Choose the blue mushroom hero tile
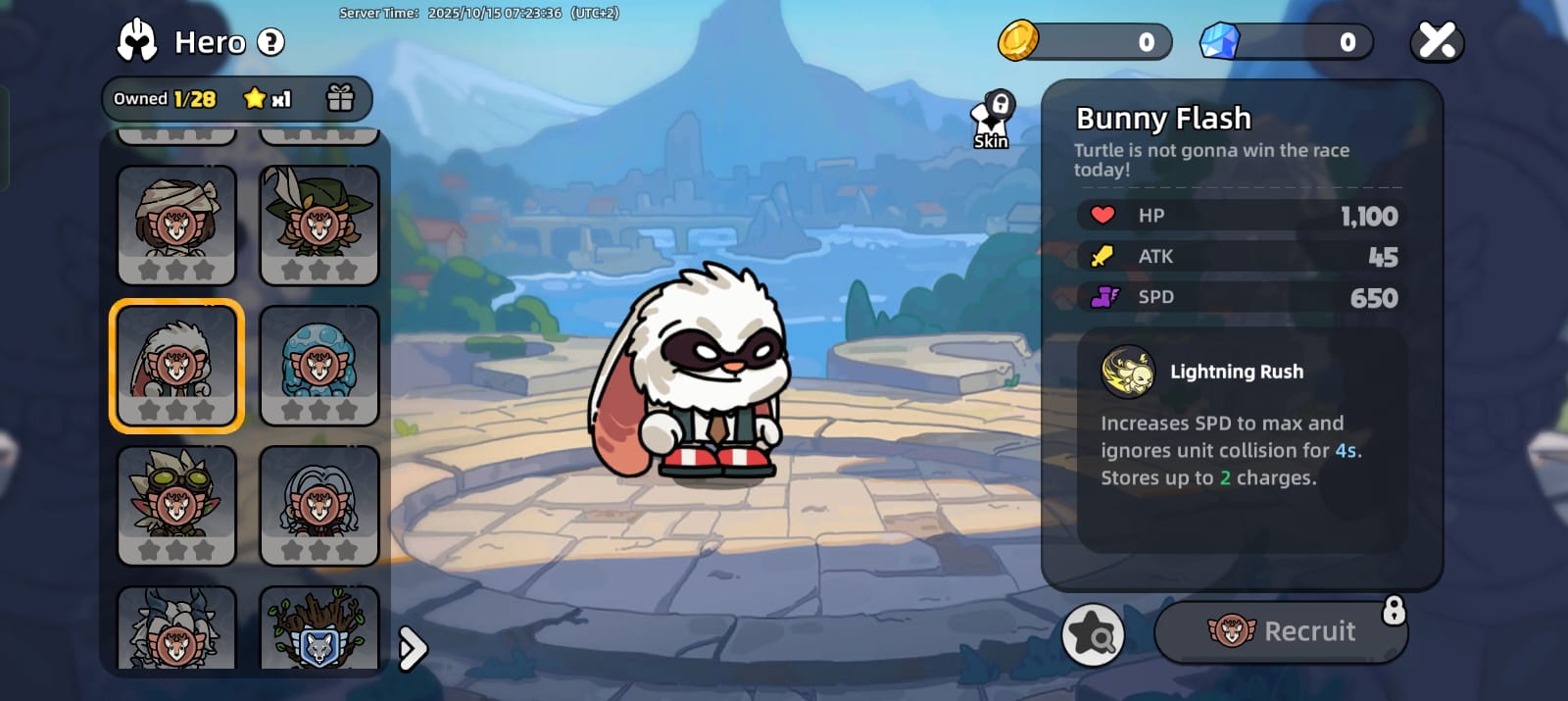Image resolution: width=1568 pixels, height=701 pixels. (x=319, y=366)
